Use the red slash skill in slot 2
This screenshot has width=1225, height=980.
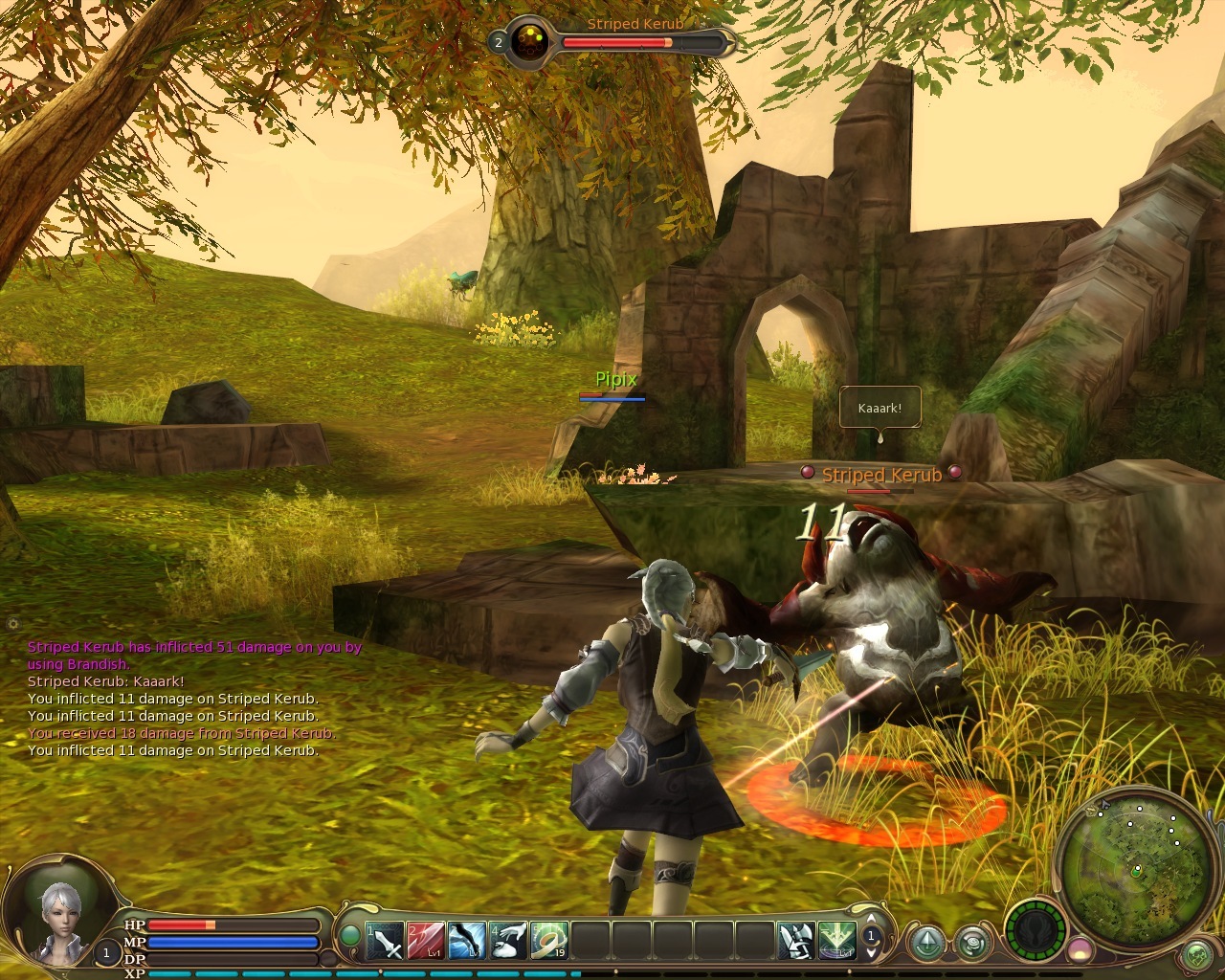(x=426, y=941)
